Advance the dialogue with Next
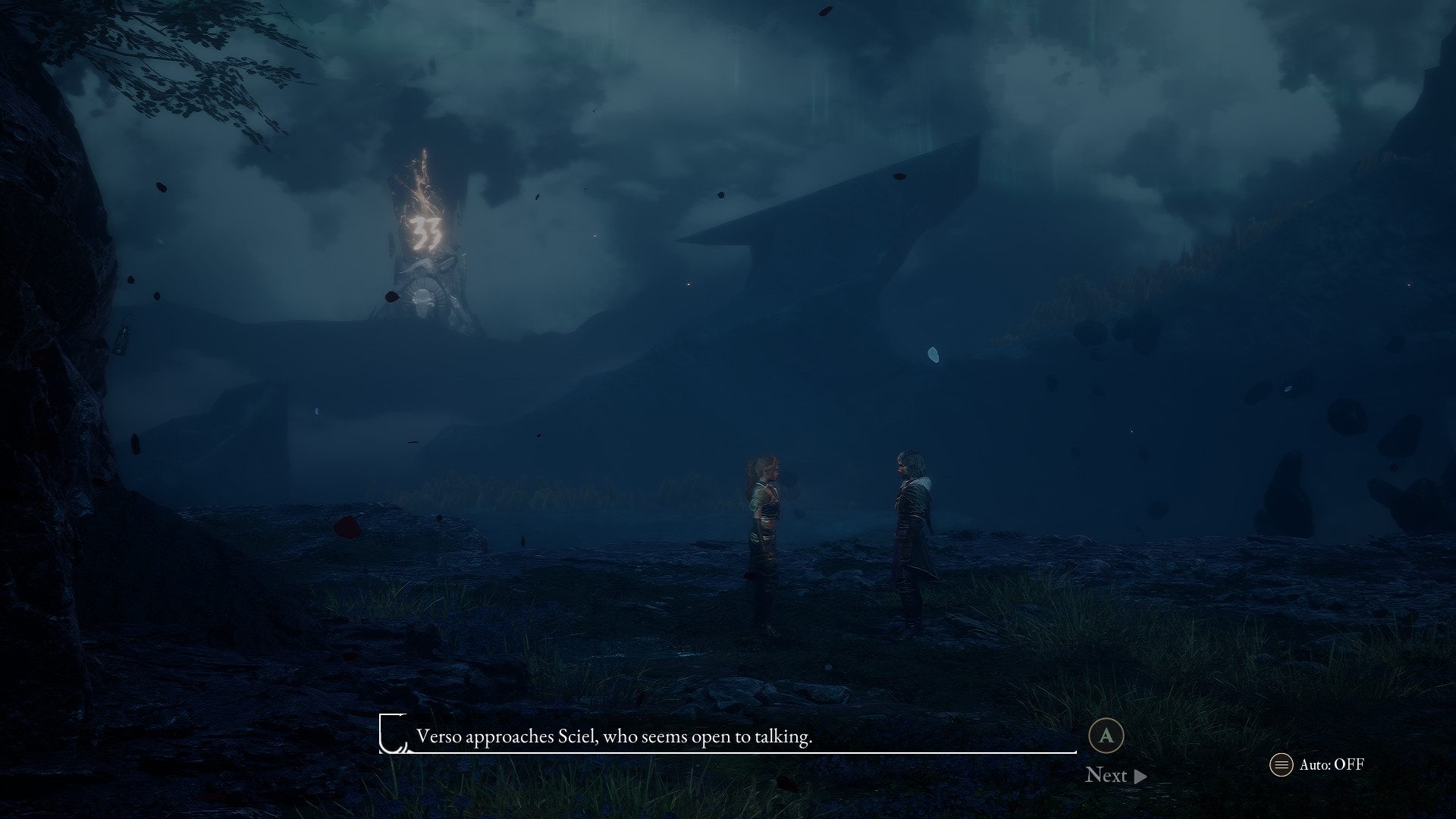The width and height of the screenshot is (1456, 819). [x=1115, y=775]
